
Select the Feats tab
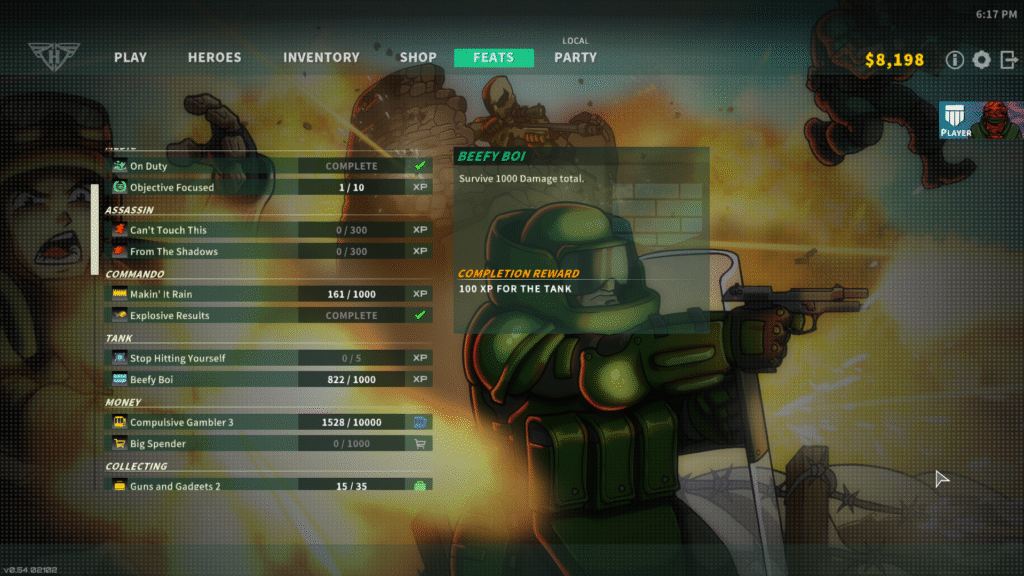point(493,58)
